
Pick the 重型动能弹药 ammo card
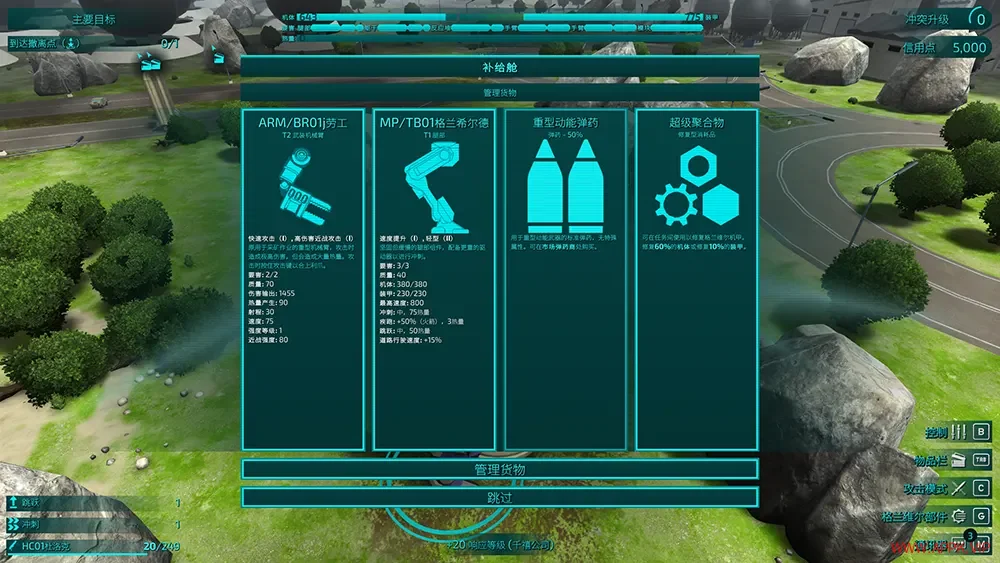point(565,280)
